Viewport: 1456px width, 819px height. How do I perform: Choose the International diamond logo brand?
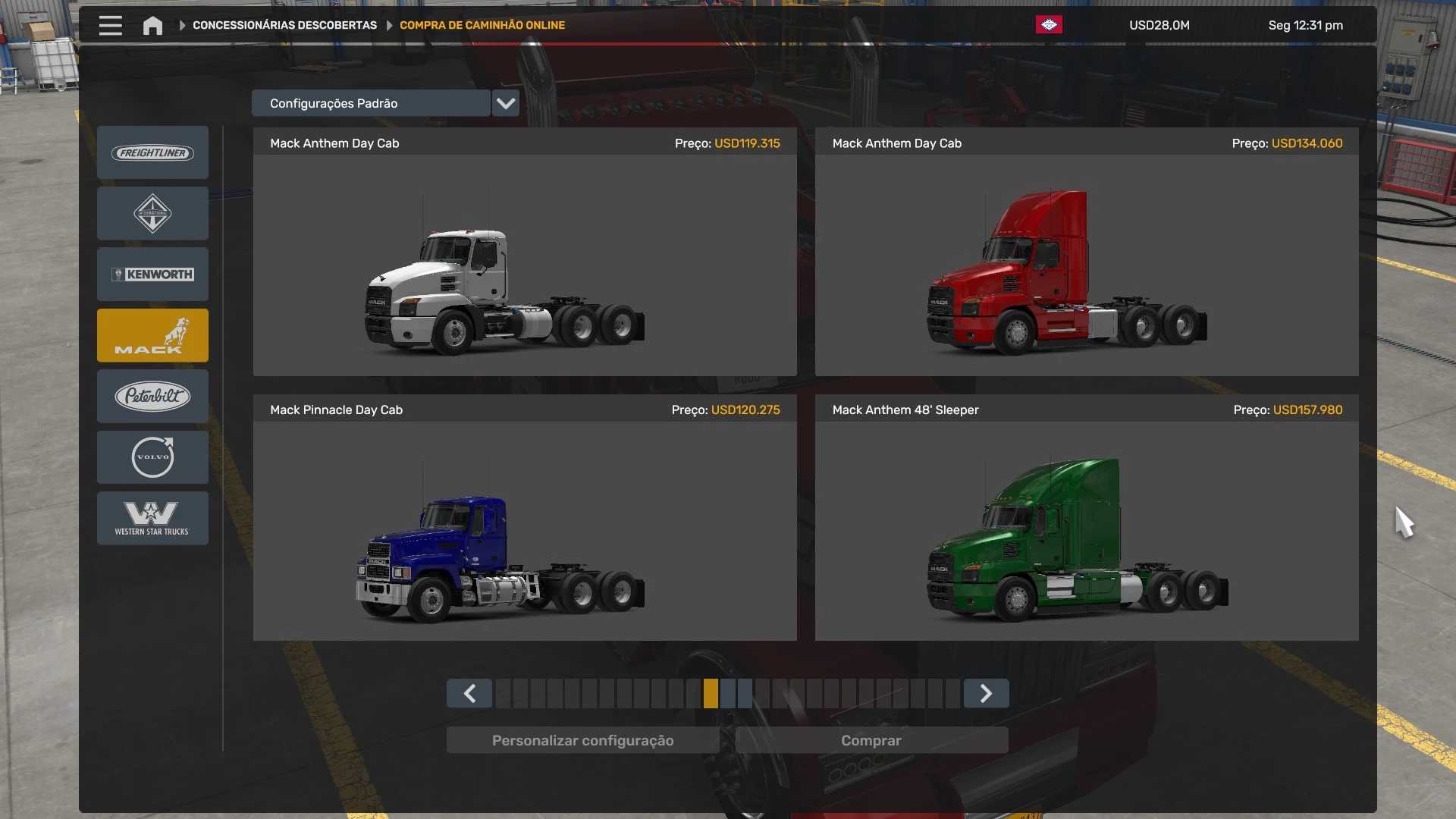152,214
